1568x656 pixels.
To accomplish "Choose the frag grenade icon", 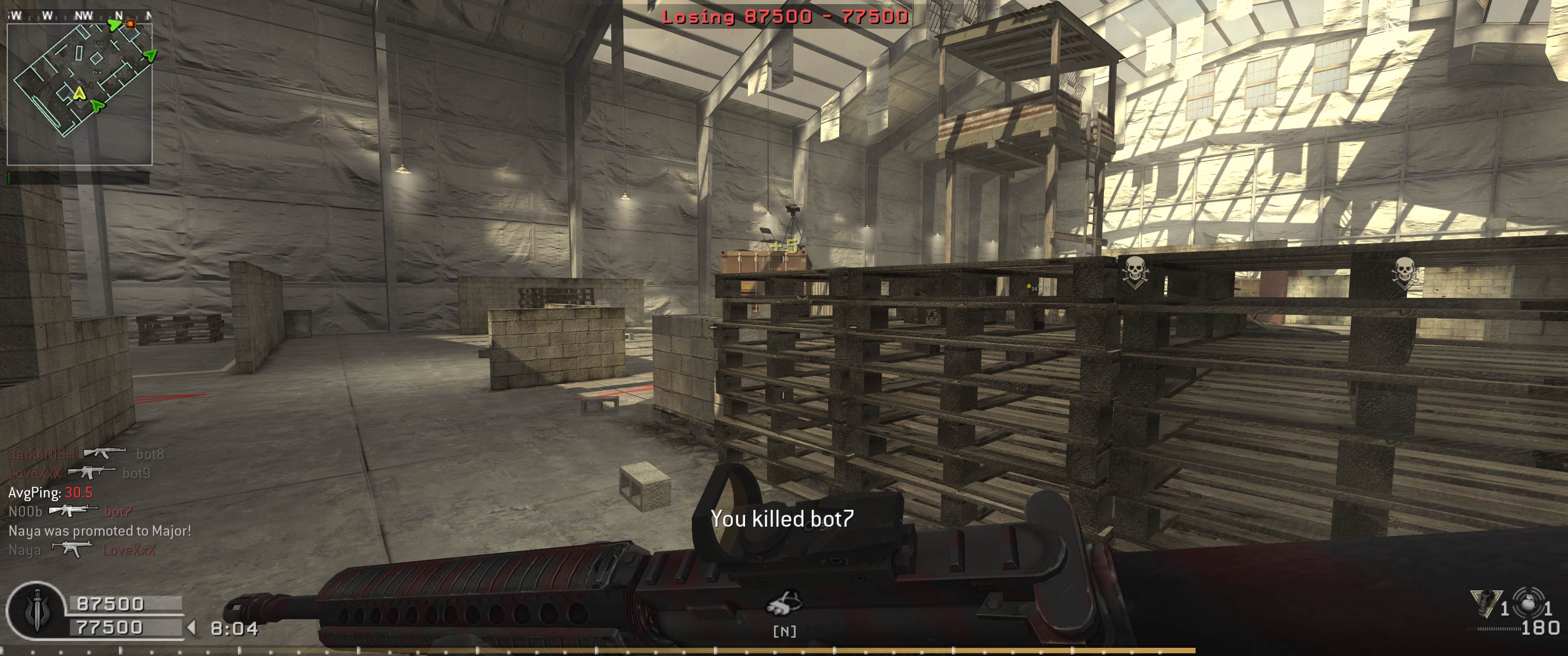I will (1528, 604).
